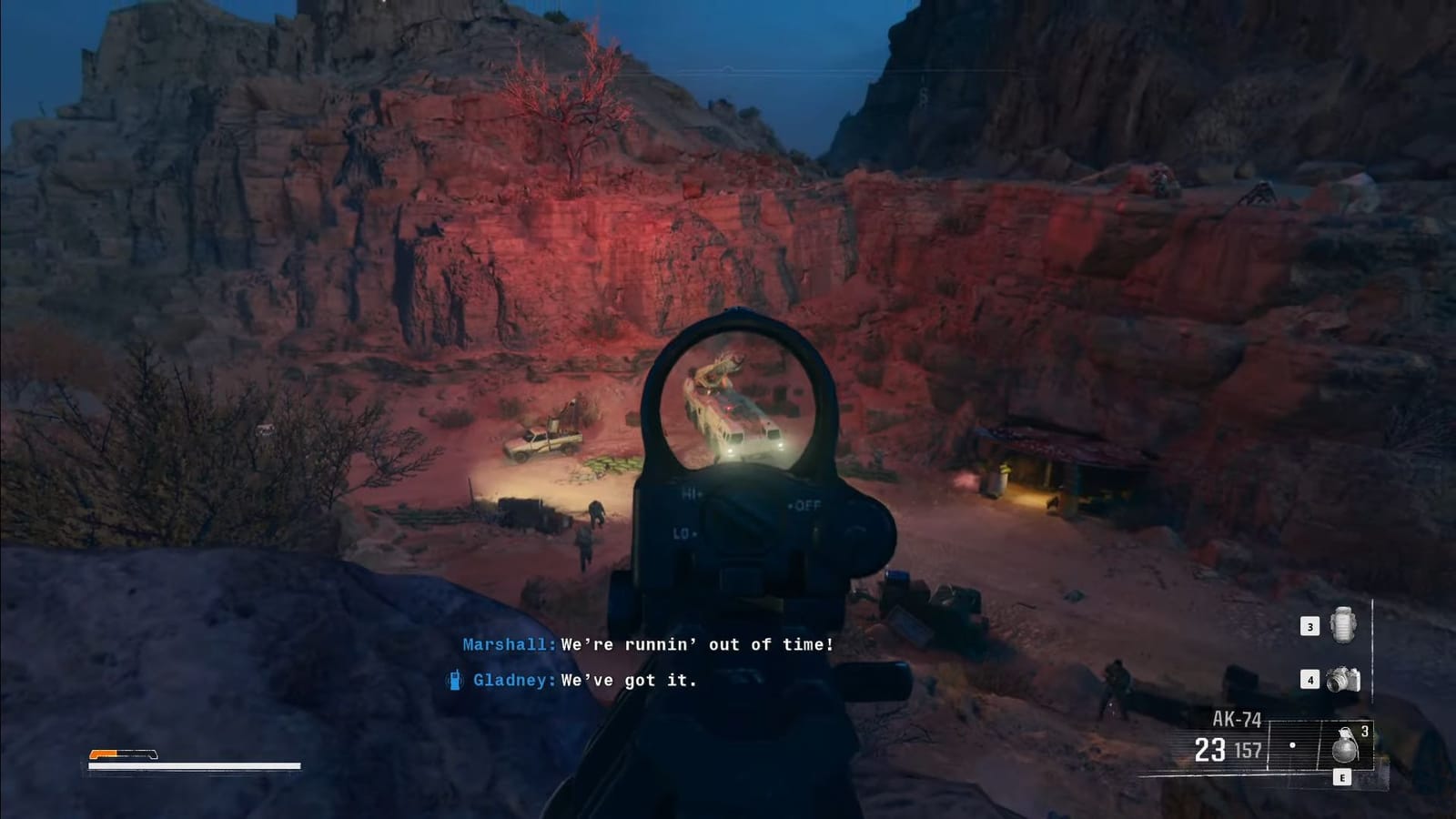Click the orange health bar segment

[x=103, y=753]
